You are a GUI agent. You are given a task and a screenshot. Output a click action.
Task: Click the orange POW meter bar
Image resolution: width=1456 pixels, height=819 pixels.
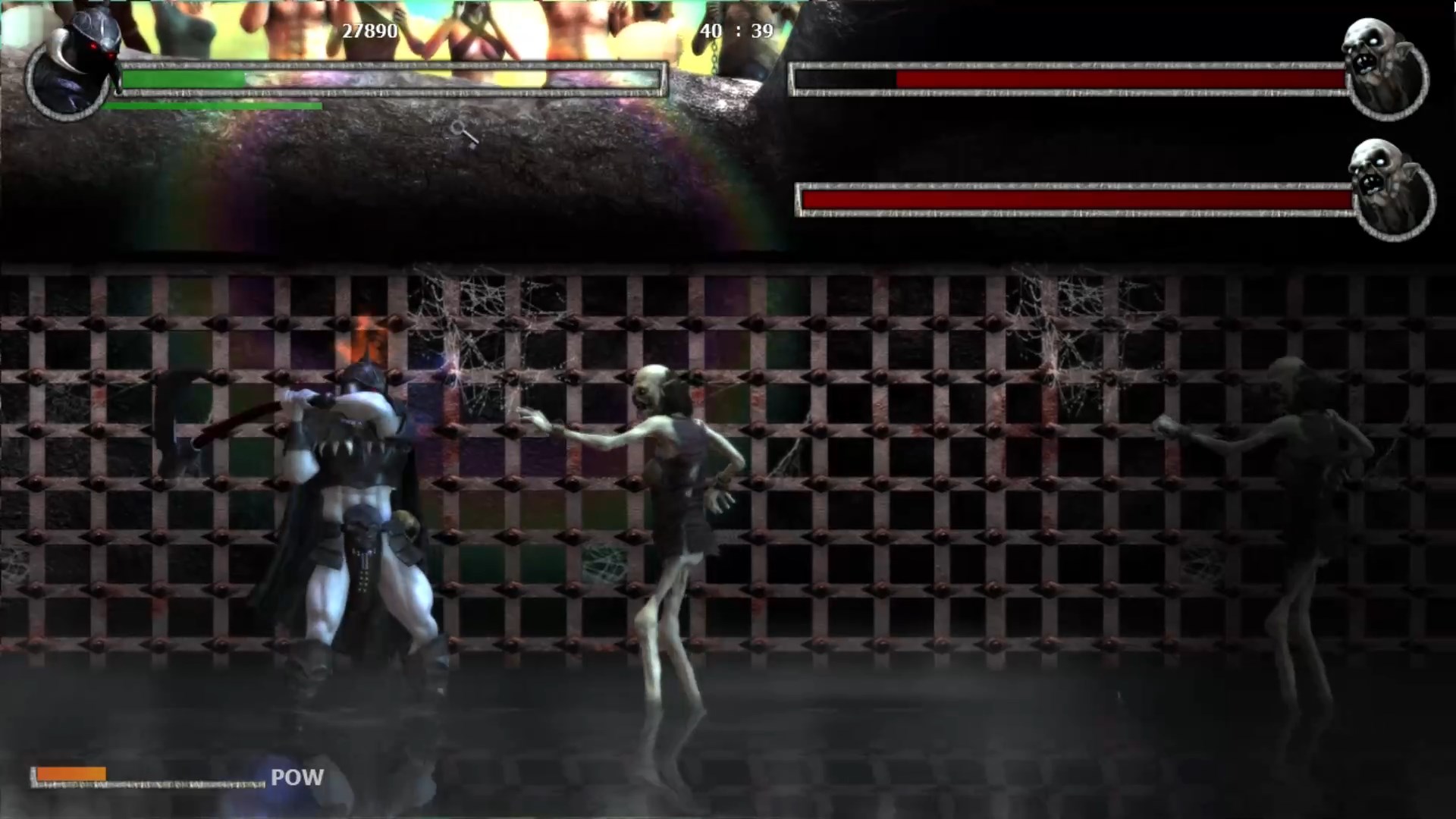(72, 773)
